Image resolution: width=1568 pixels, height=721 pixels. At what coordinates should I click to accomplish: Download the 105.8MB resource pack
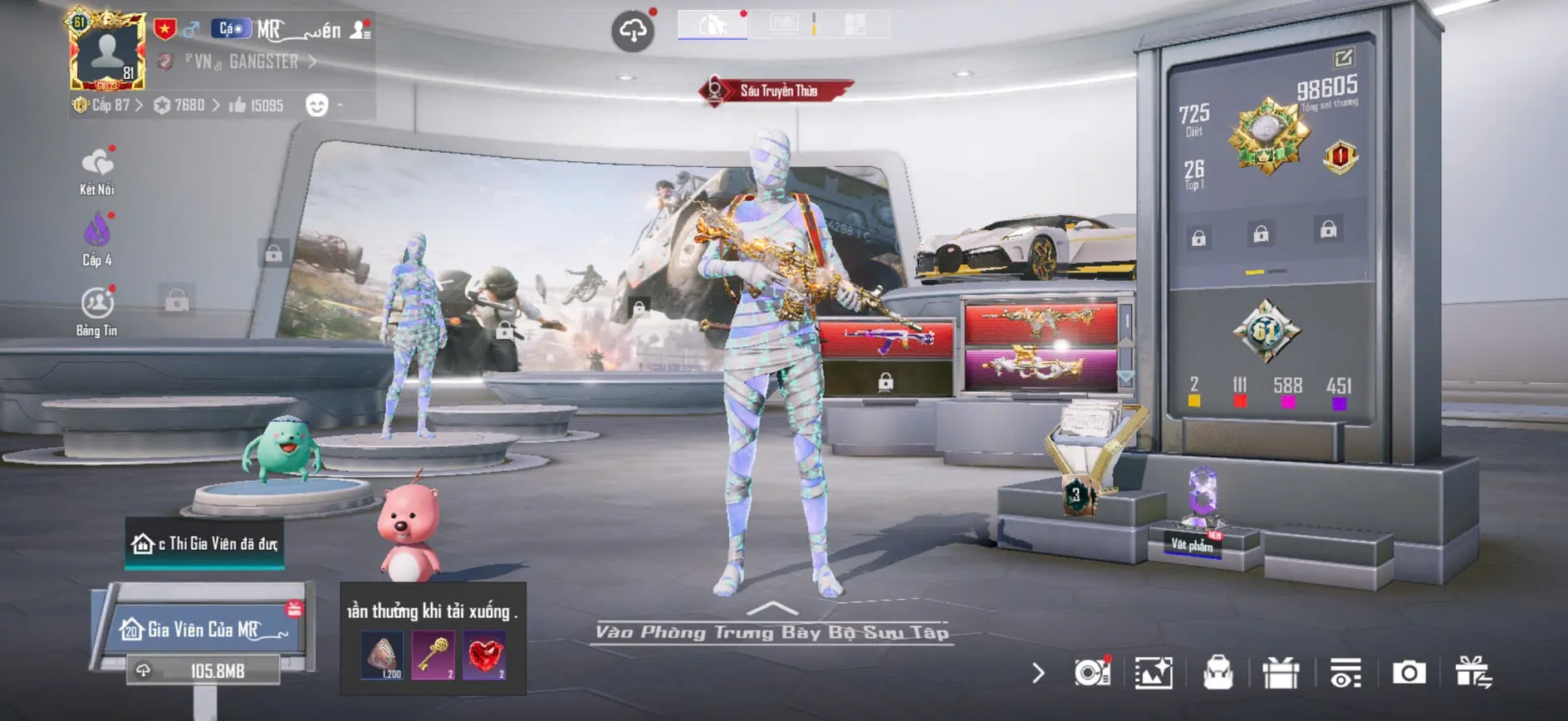(203, 670)
